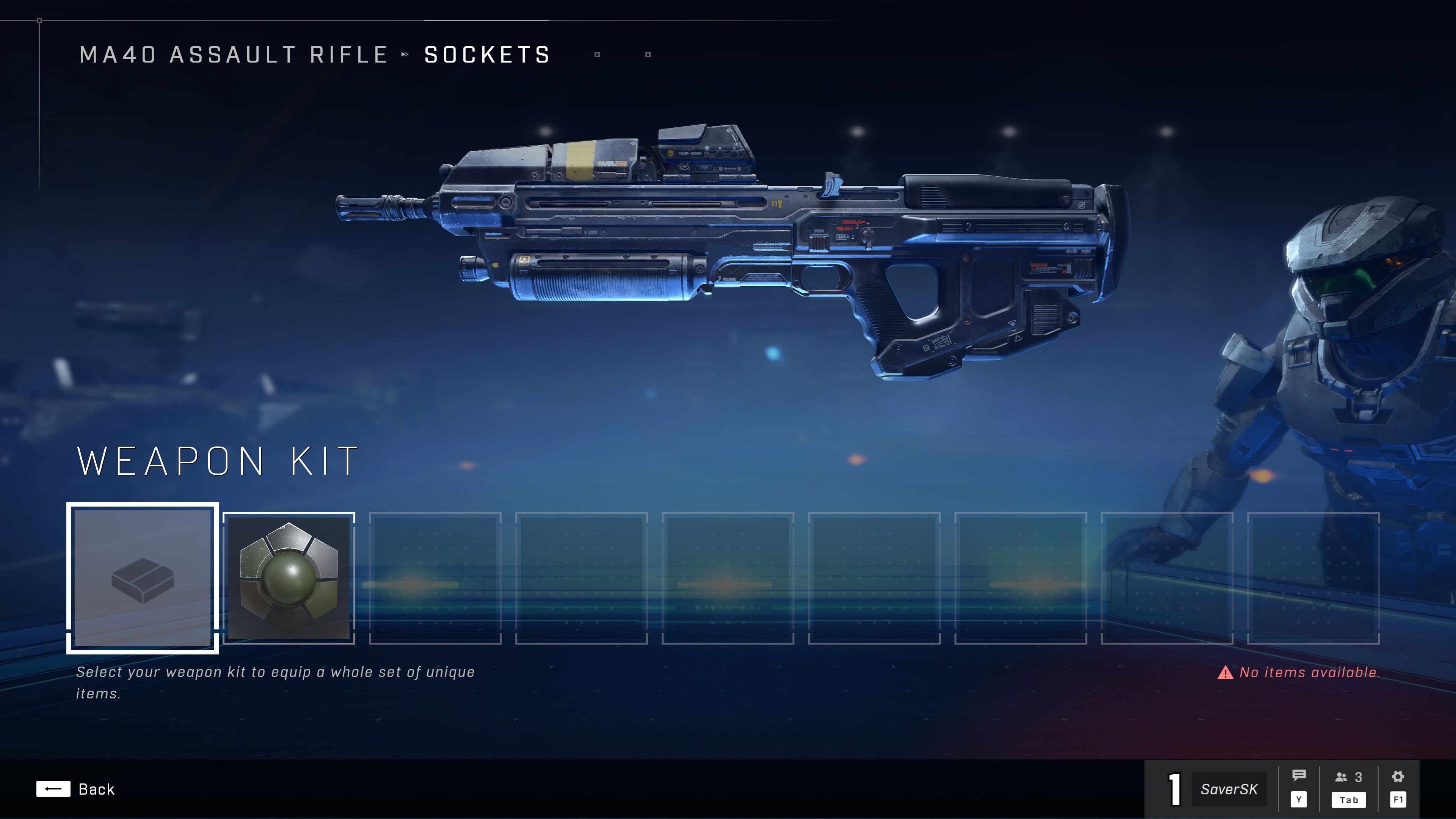Open settings via the gear icon
The height and width of the screenshot is (819, 1456).
pos(1398,777)
